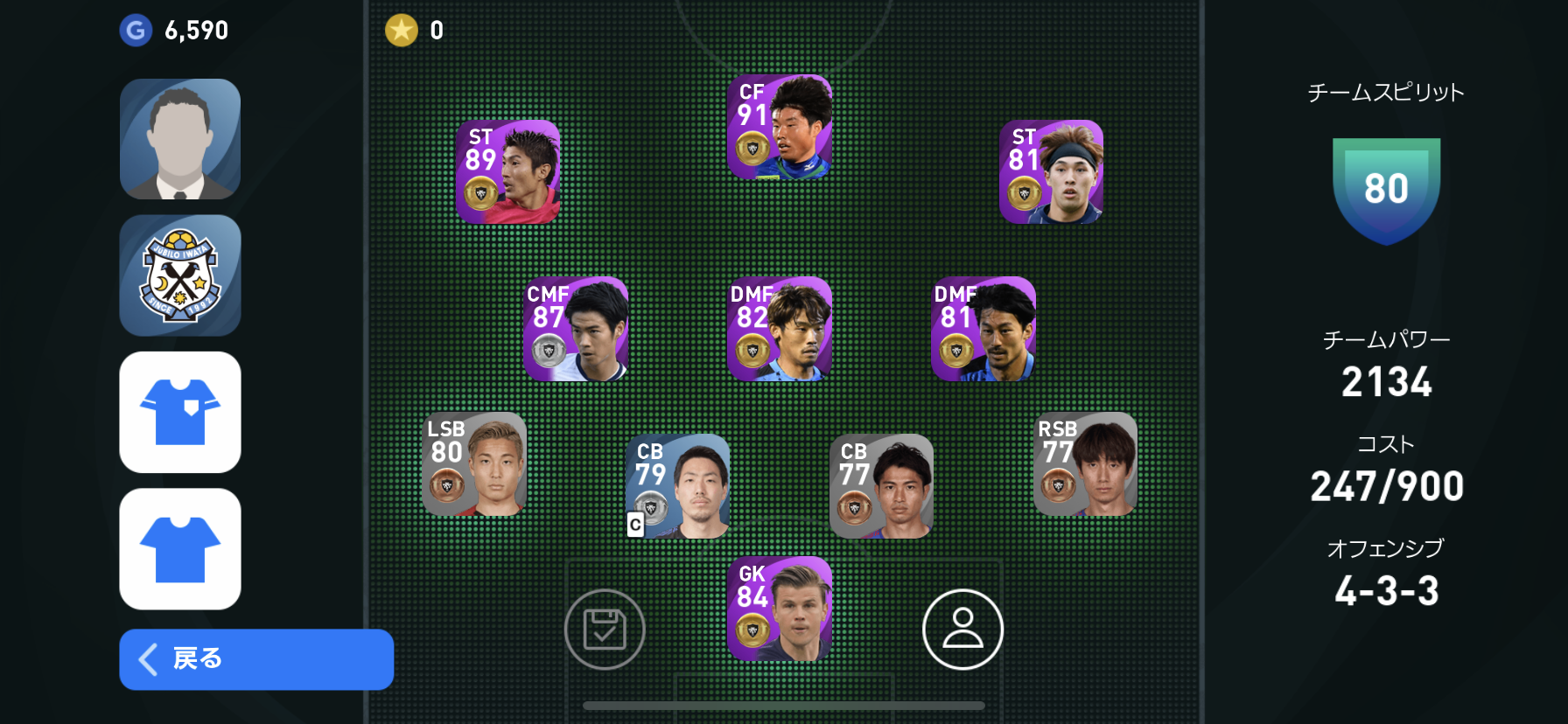
Task: Click the save squad checkmark icon
Action: 605,630
